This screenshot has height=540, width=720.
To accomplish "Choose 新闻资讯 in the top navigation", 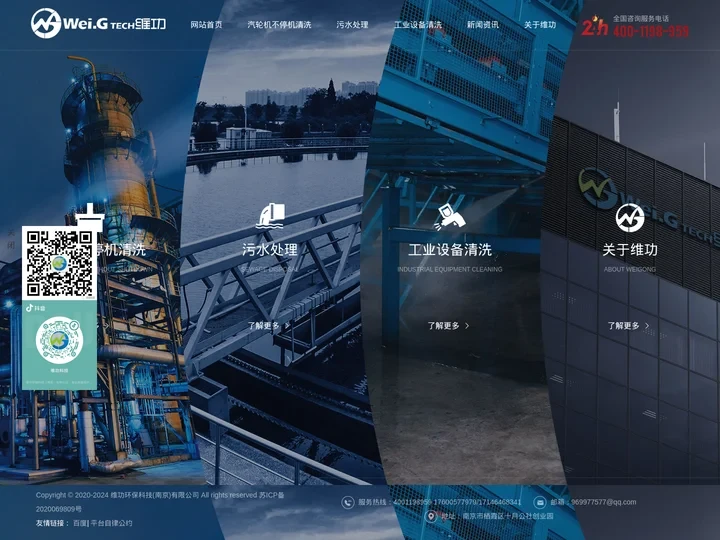I will [x=483, y=25].
